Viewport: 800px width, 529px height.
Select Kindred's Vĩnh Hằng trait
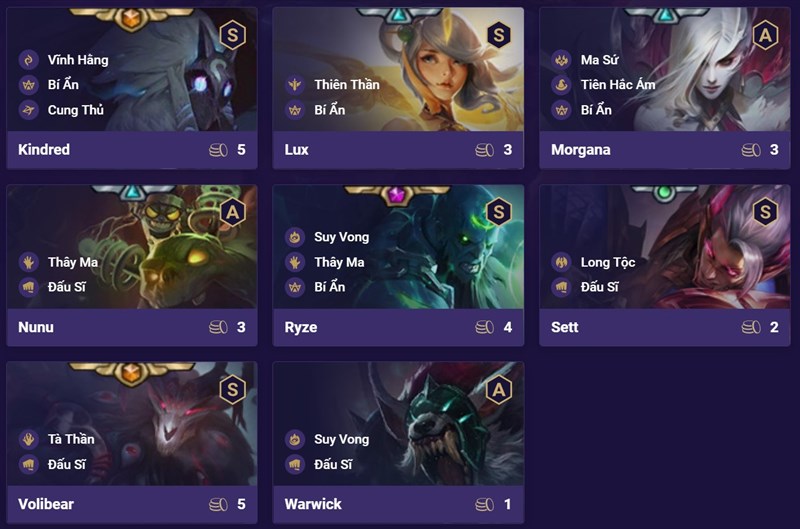click(76, 60)
